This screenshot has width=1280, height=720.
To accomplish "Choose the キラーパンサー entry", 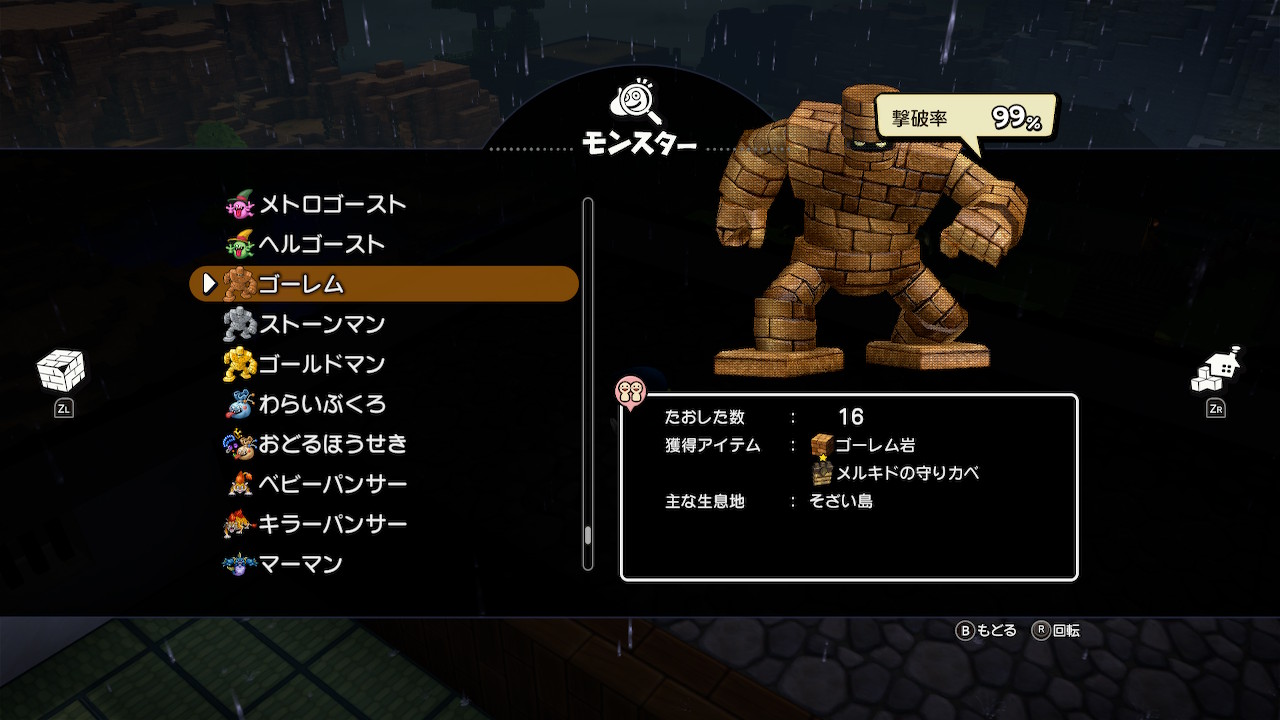I will coord(332,524).
